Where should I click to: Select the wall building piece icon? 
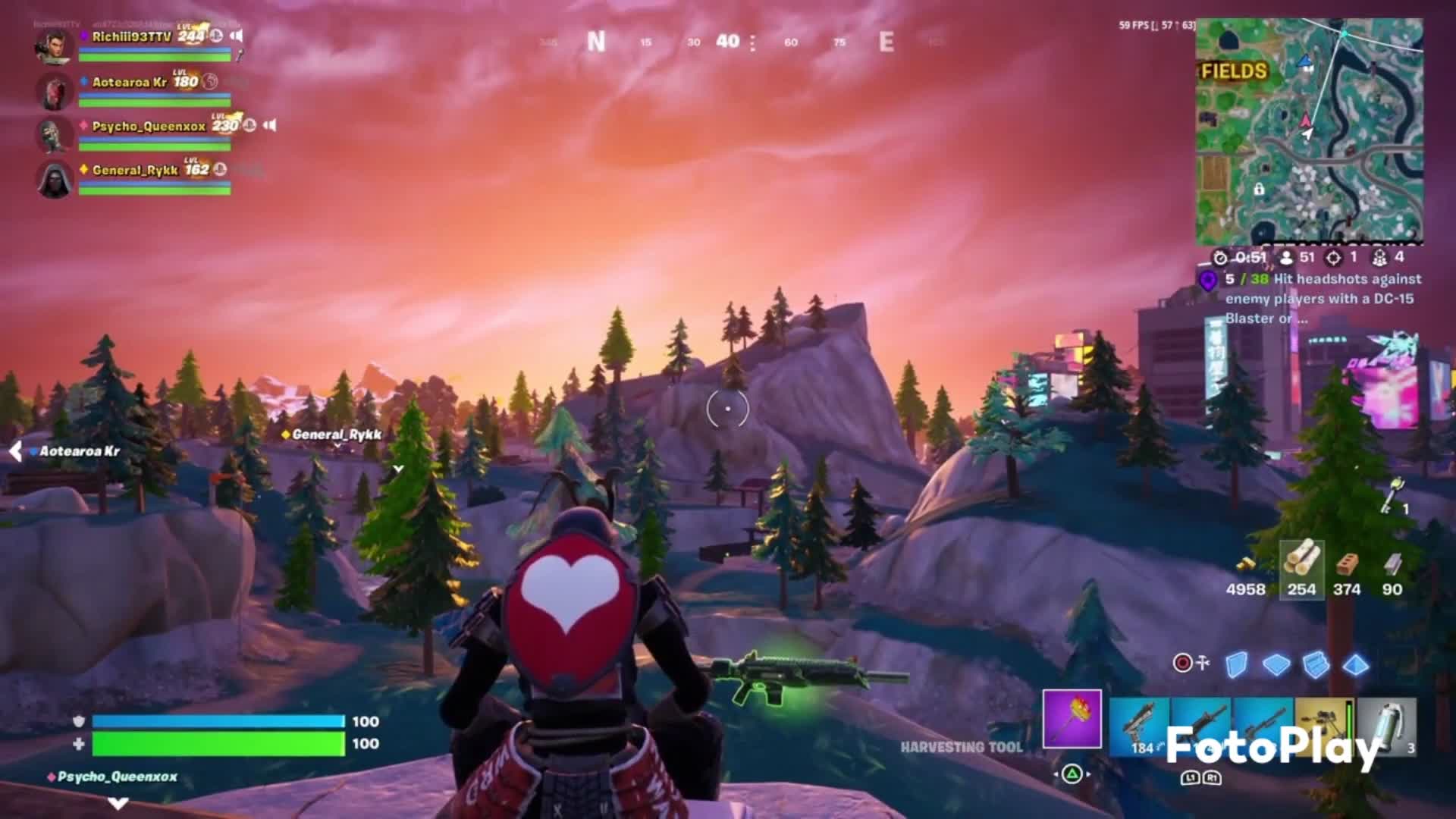tap(1236, 665)
